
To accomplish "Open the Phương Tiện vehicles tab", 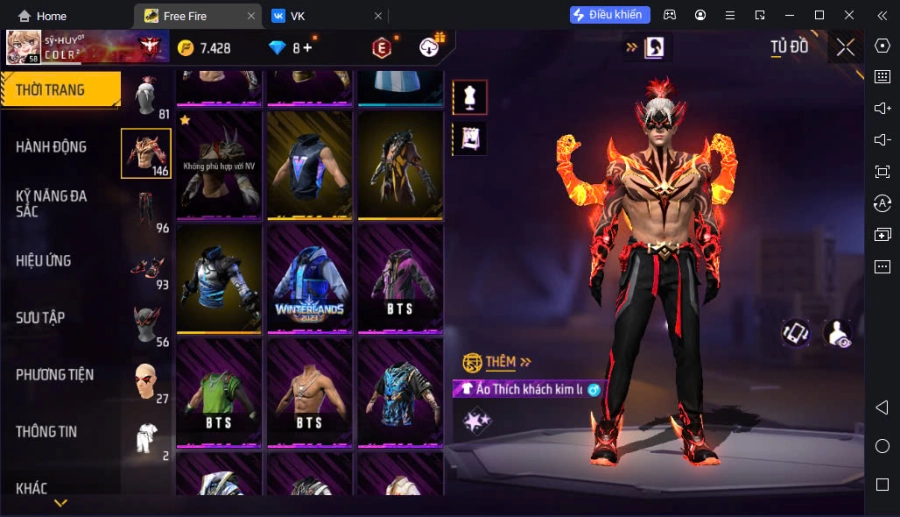I will pos(54,375).
